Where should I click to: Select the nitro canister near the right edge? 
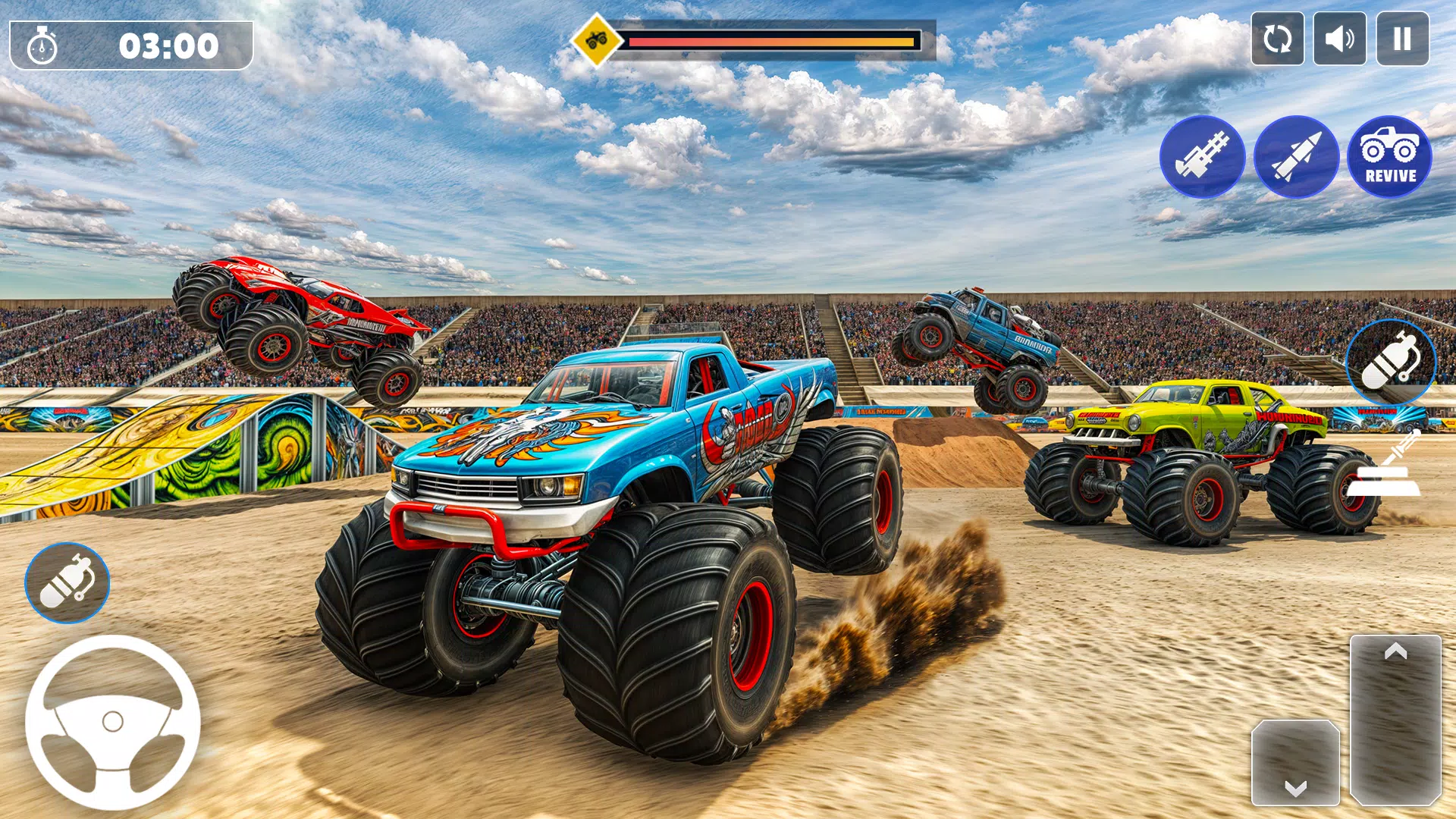coord(1389,364)
